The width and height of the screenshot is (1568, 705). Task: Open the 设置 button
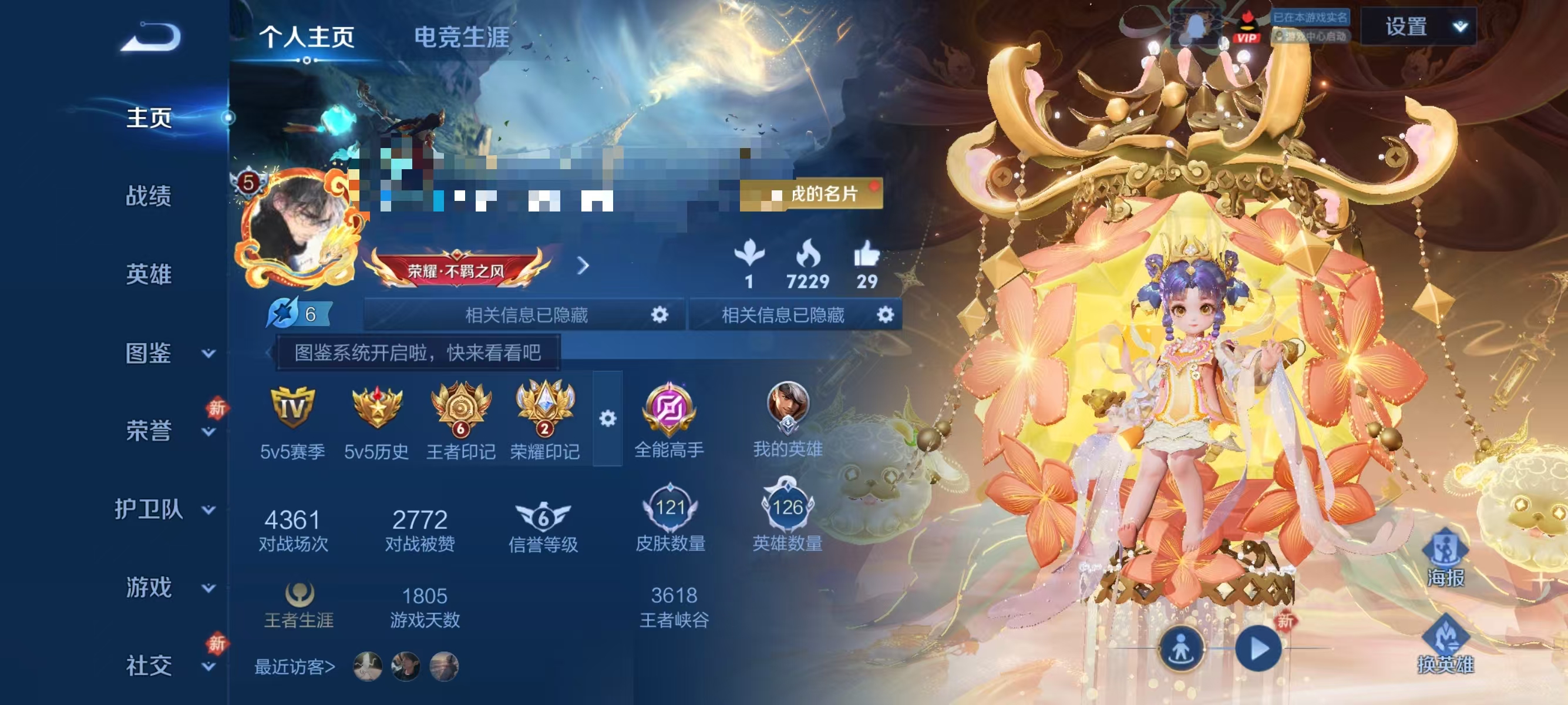pyautogui.click(x=1408, y=27)
